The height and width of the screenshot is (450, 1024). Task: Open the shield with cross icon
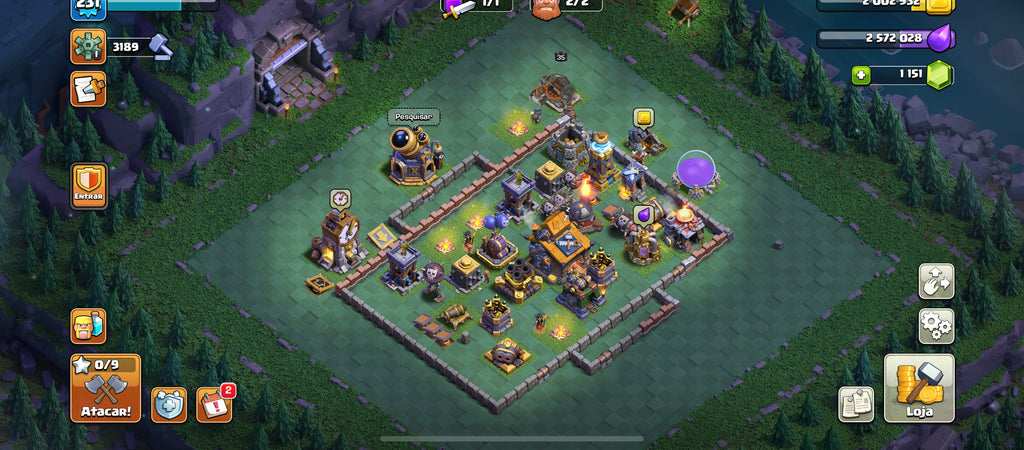pos(169,404)
